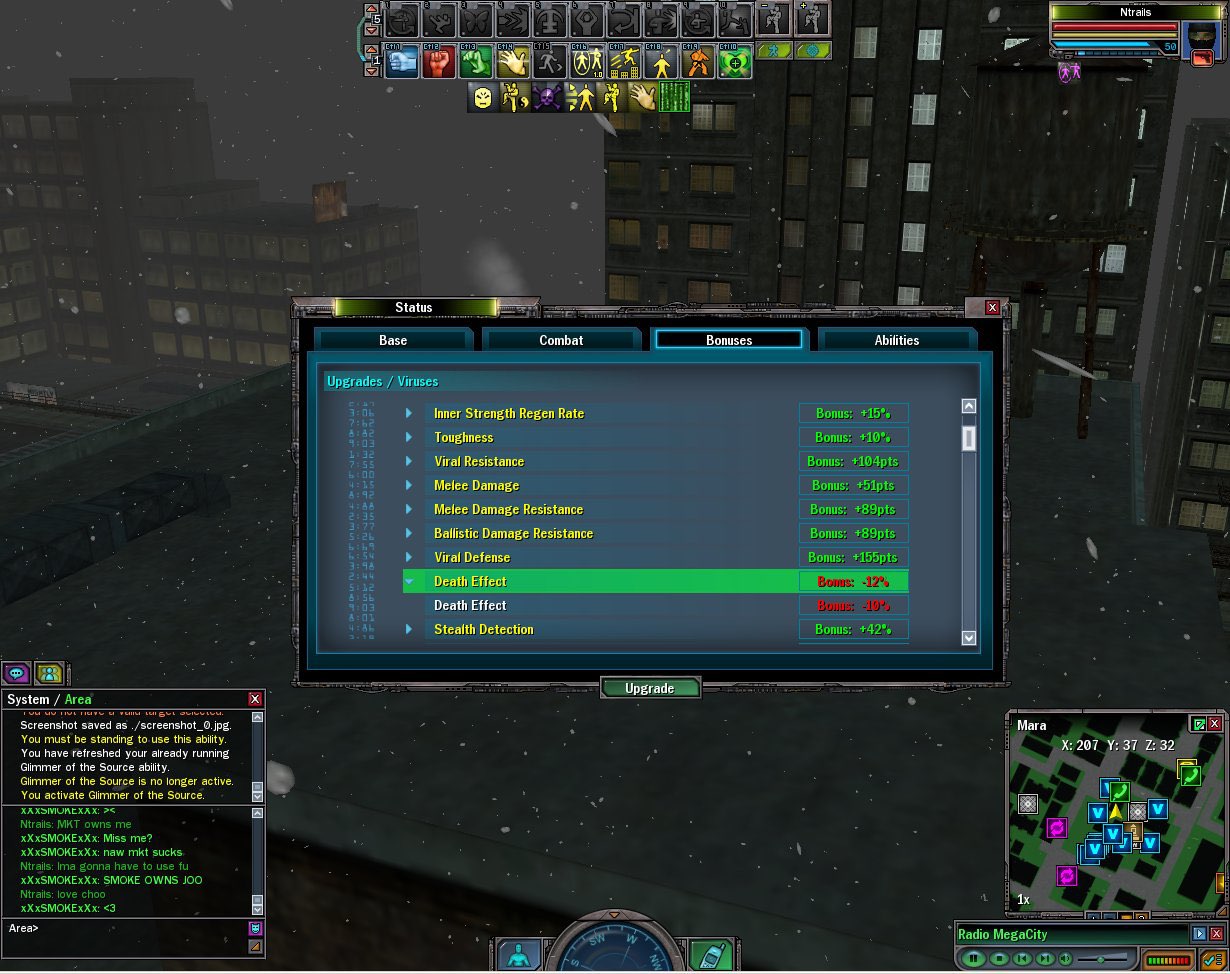1230x974 pixels.
Task: Open the Combat tab in Status
Action: (x=561, y=340)
